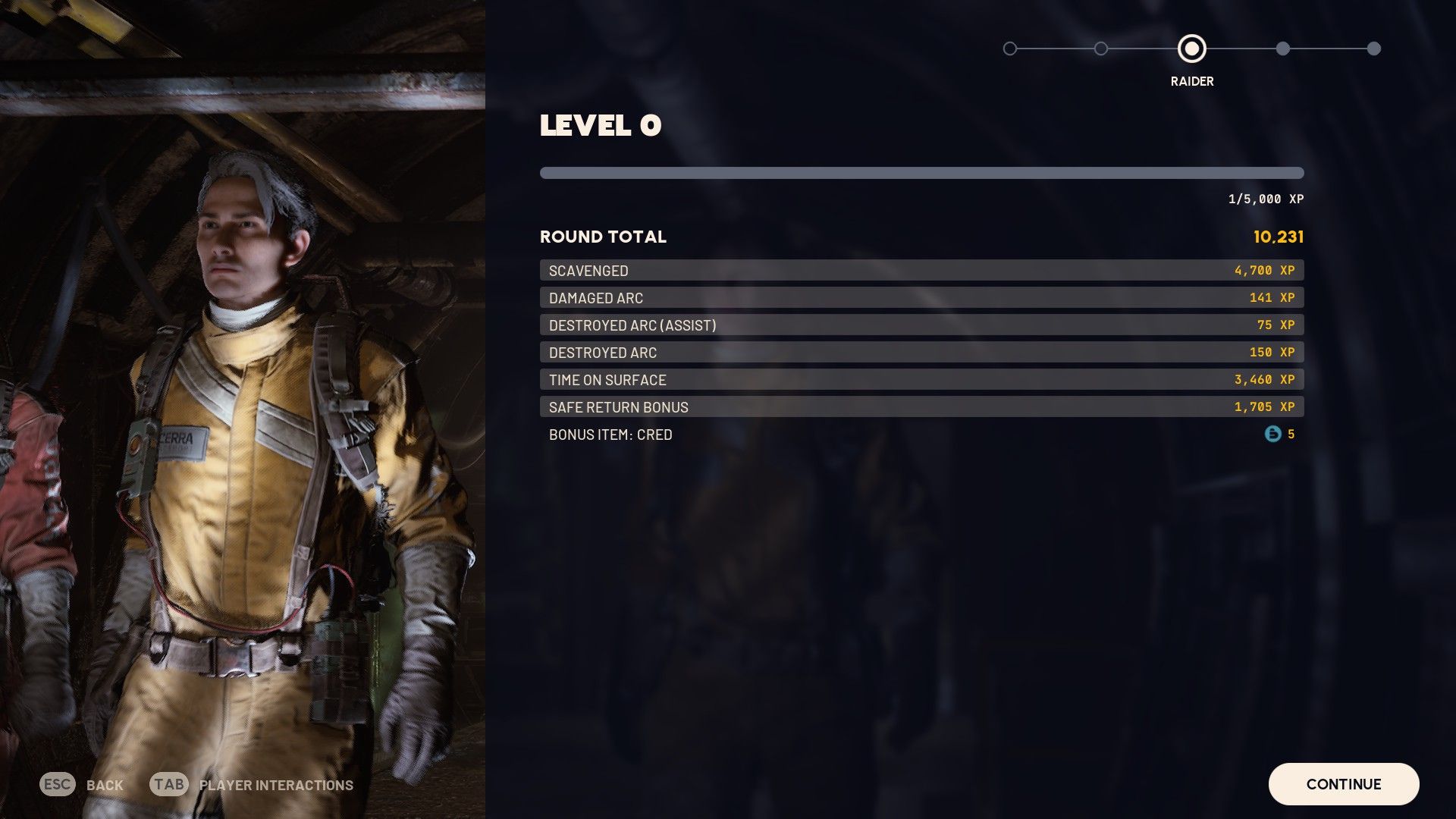Open Player Interactions
Image resolution: width=1456 pixels, height=819 pixels.
point(274,785)
